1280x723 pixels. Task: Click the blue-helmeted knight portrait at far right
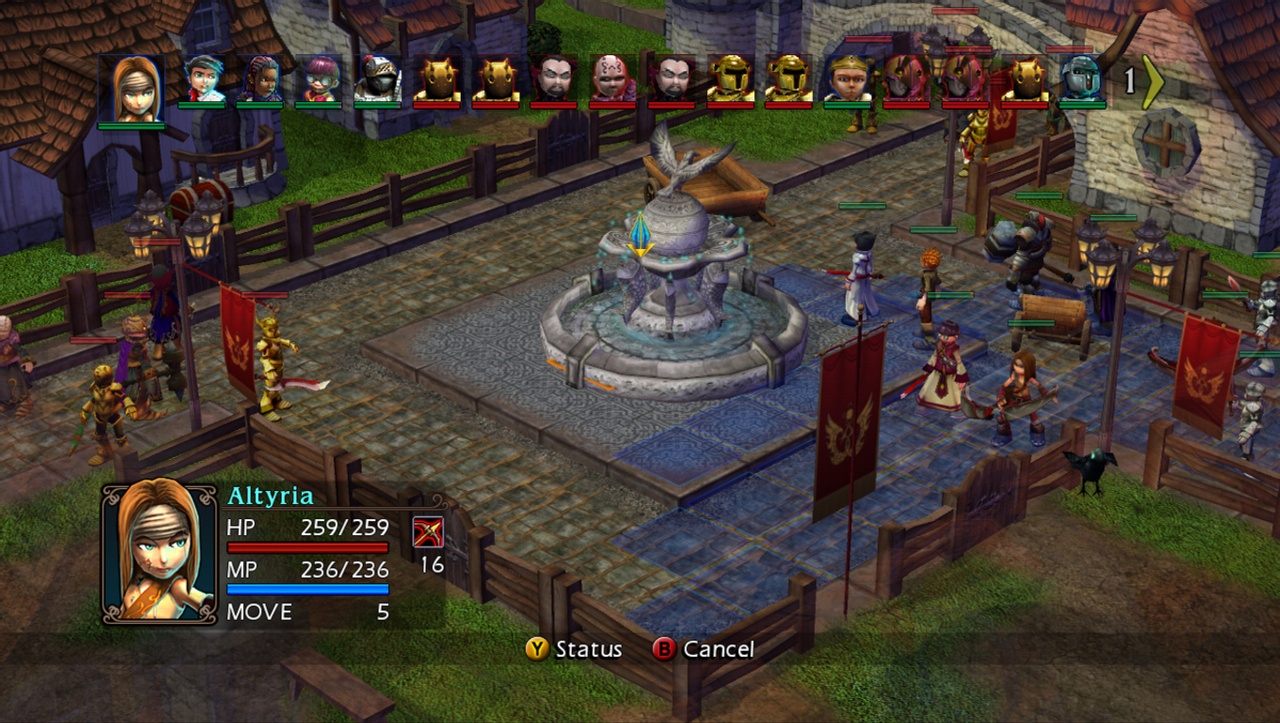tap(1081, 80)
